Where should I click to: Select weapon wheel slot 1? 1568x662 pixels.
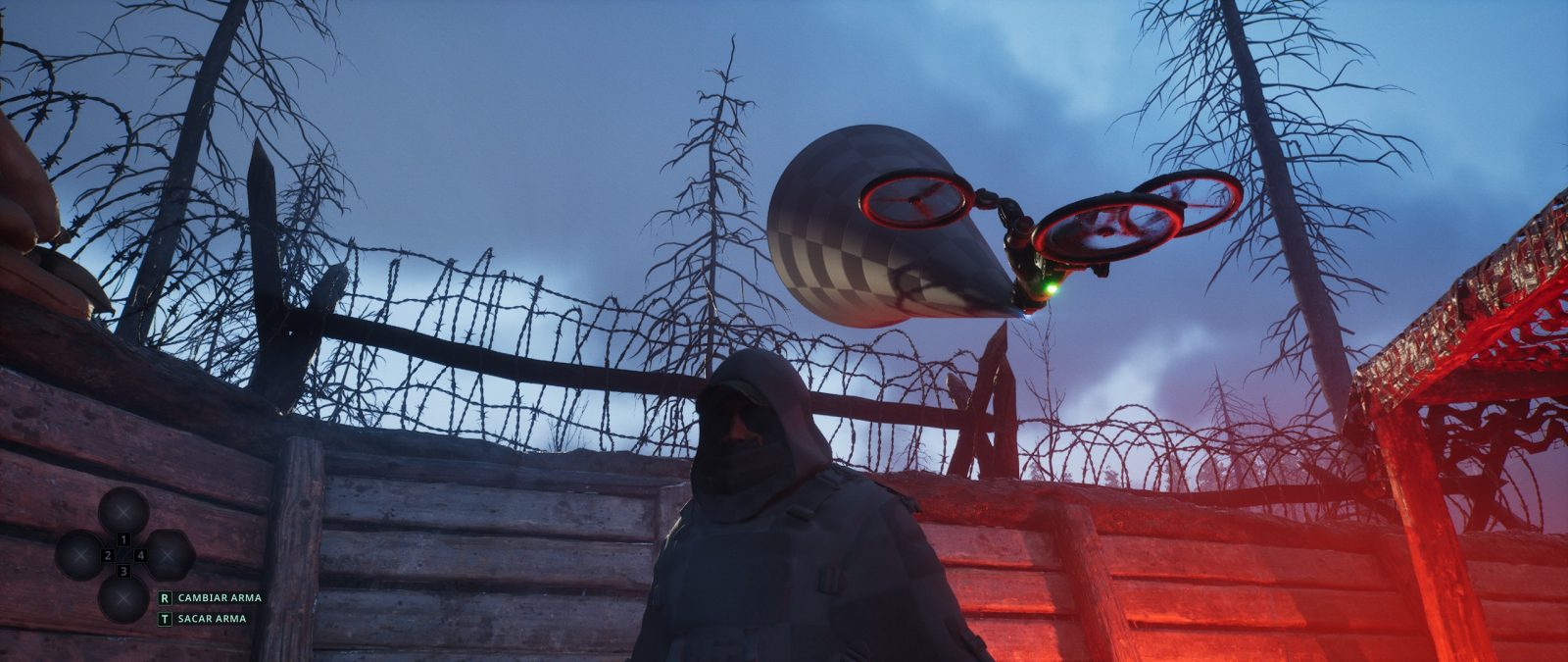point(123,512)
